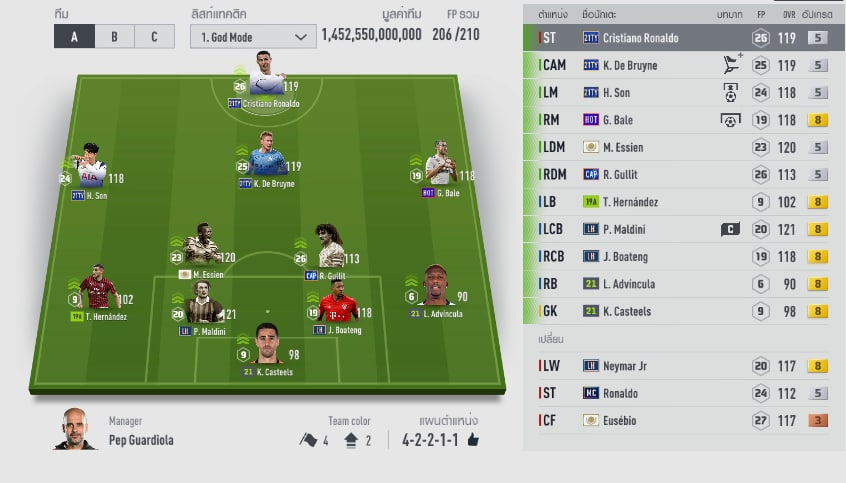The height and width of the screenshot is (483, 846).
Task: Switch to team tab B
Action: [114, 37]
